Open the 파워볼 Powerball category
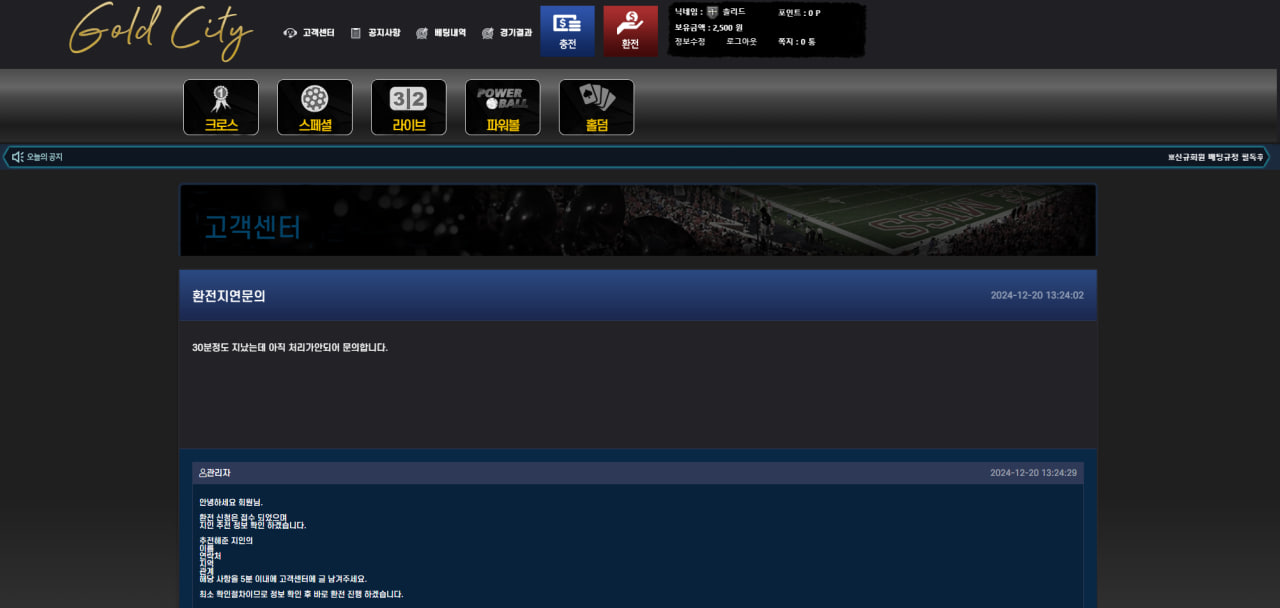 pos(502,107)
